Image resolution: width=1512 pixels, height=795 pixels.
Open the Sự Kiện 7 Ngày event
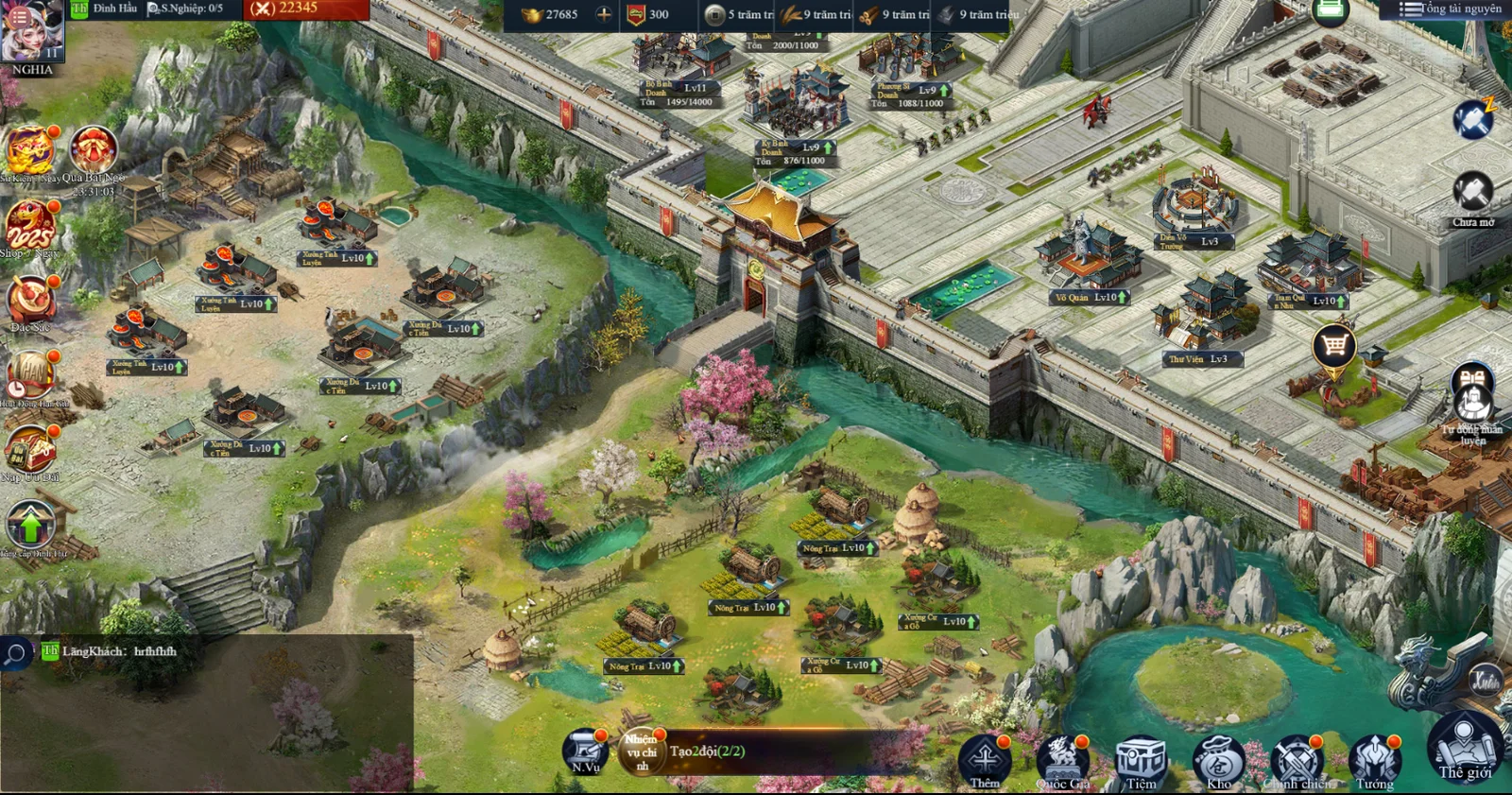29,151
